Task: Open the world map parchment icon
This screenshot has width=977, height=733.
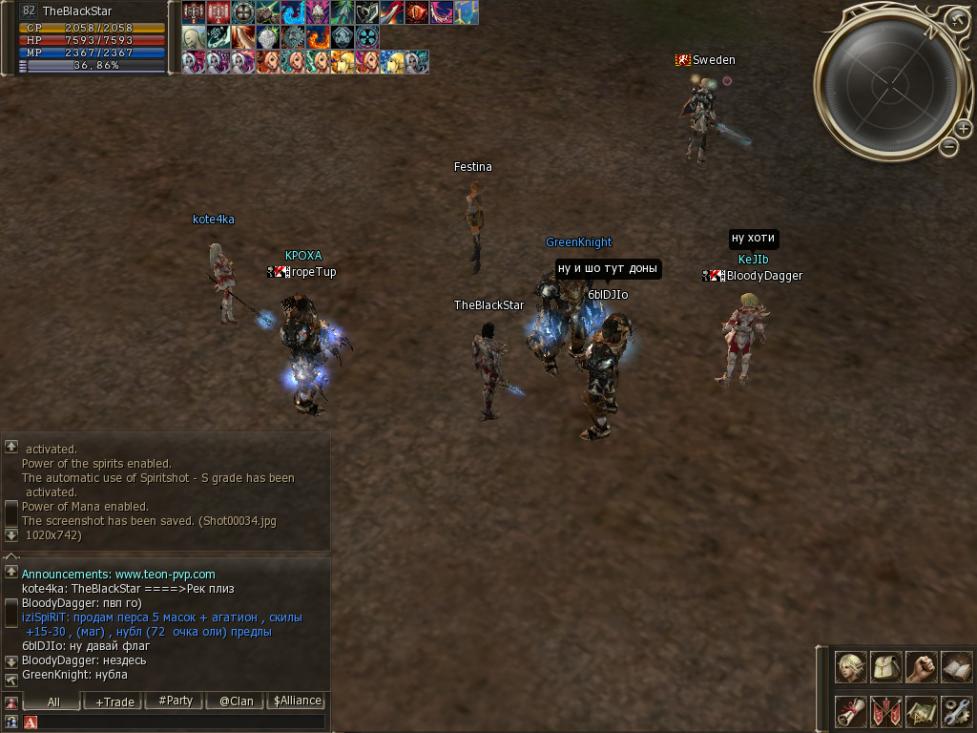Action: (x=921, y=711)
